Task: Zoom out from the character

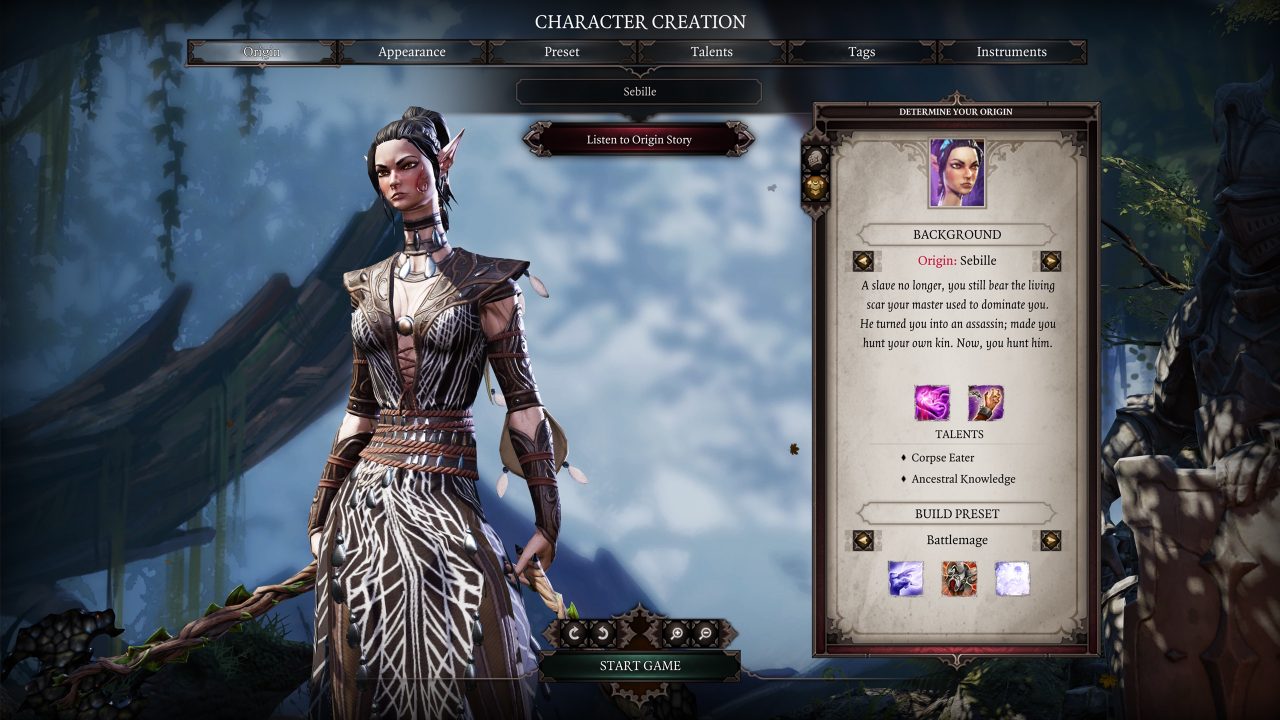Action: click(705, 633)
